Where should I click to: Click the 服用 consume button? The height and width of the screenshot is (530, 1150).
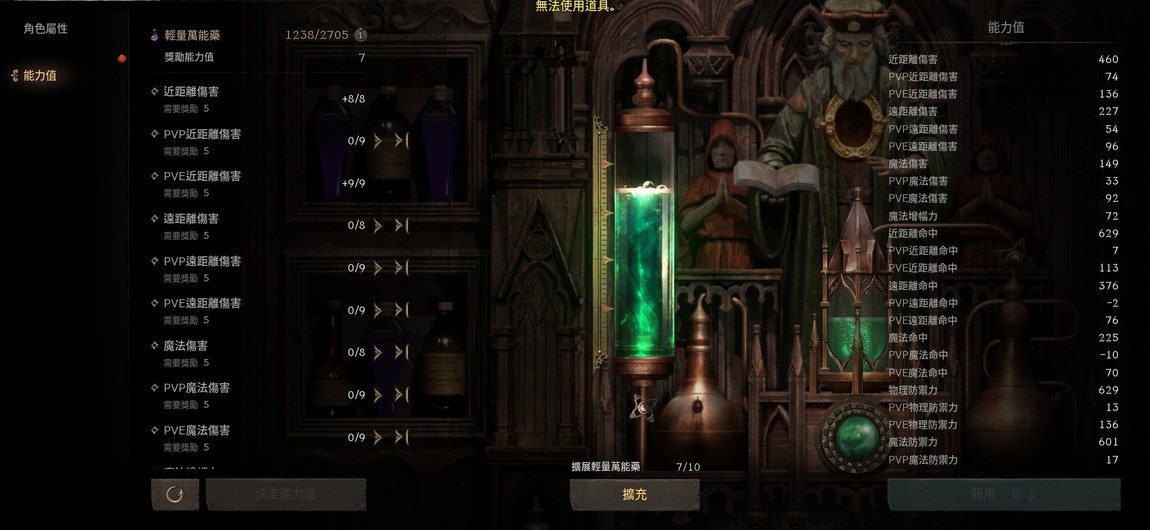1003,494
